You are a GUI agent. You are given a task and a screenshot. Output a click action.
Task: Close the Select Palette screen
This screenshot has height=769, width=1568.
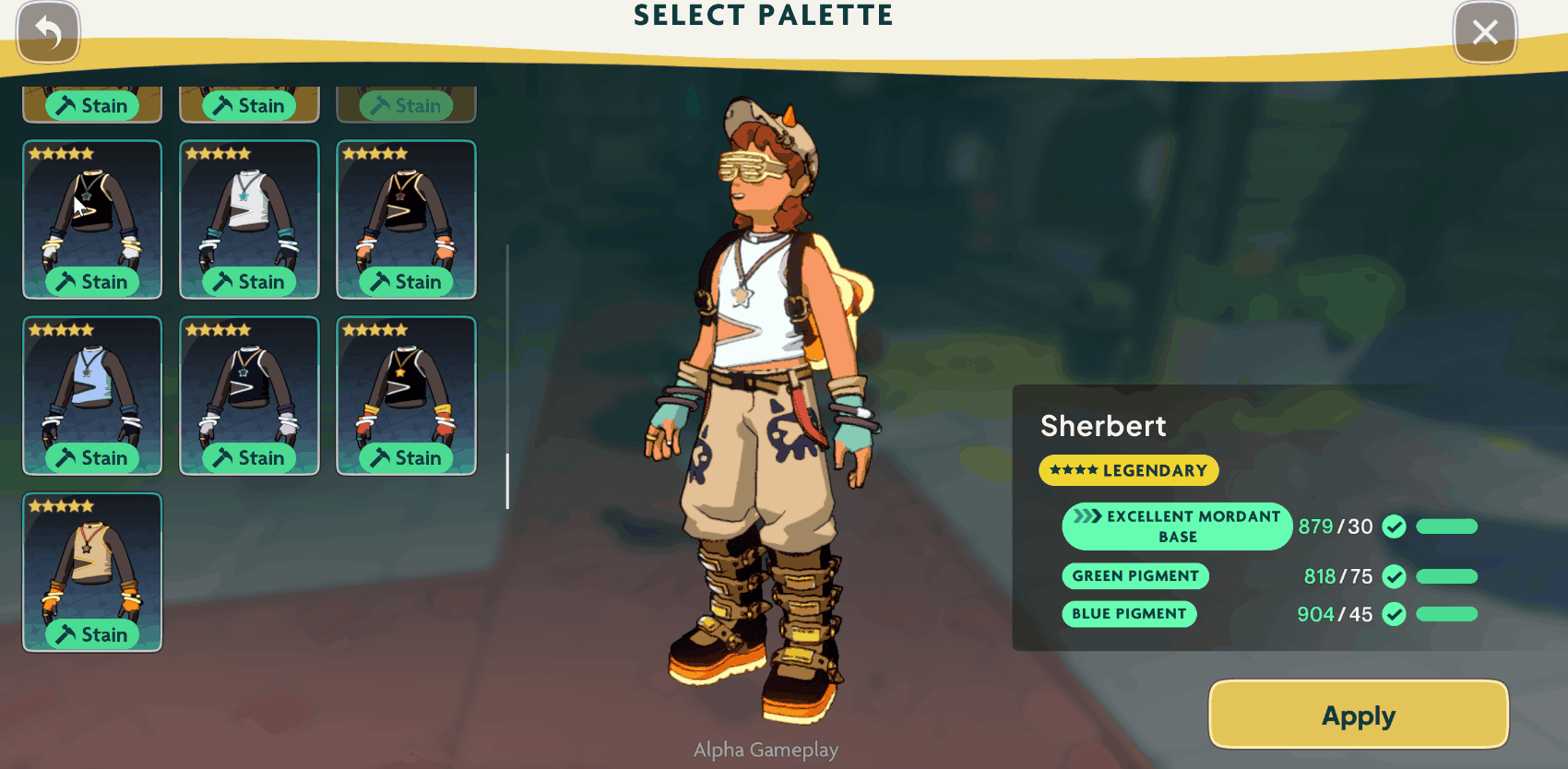coord(1484,33)
